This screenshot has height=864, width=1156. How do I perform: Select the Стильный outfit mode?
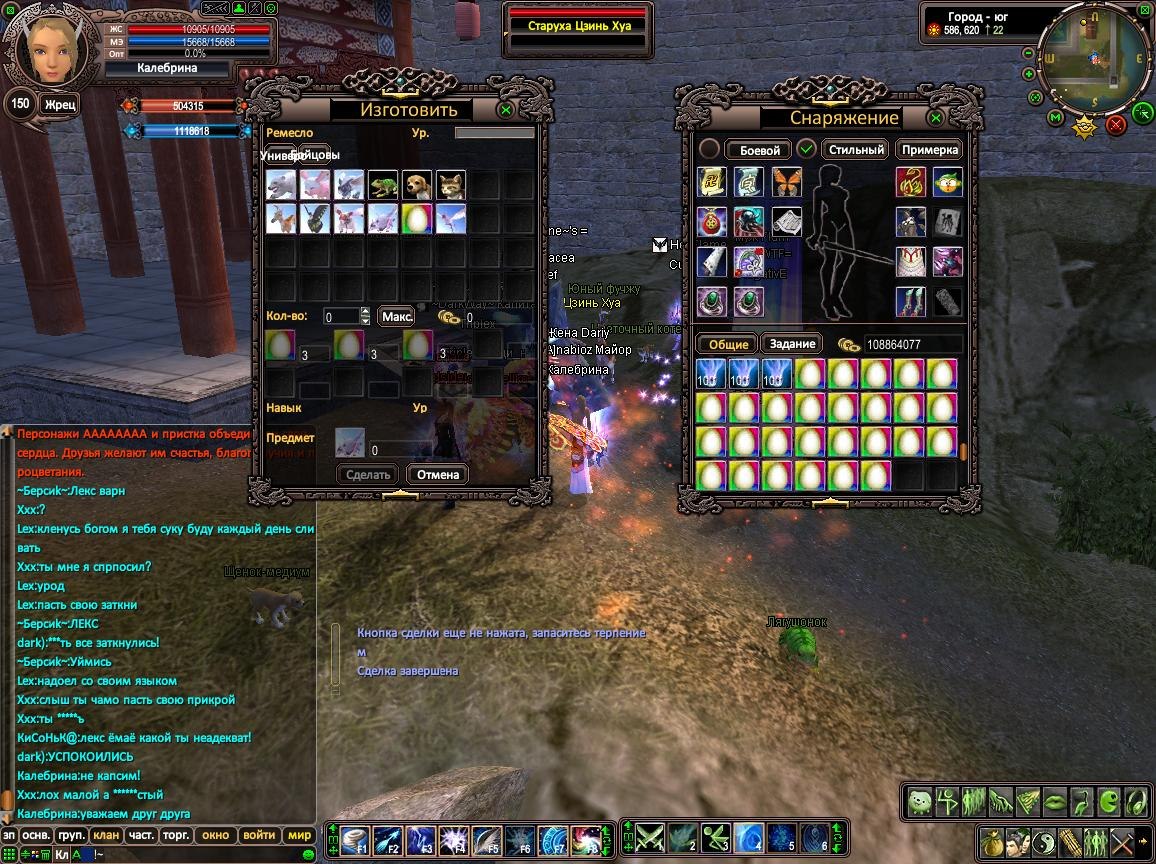856,150
